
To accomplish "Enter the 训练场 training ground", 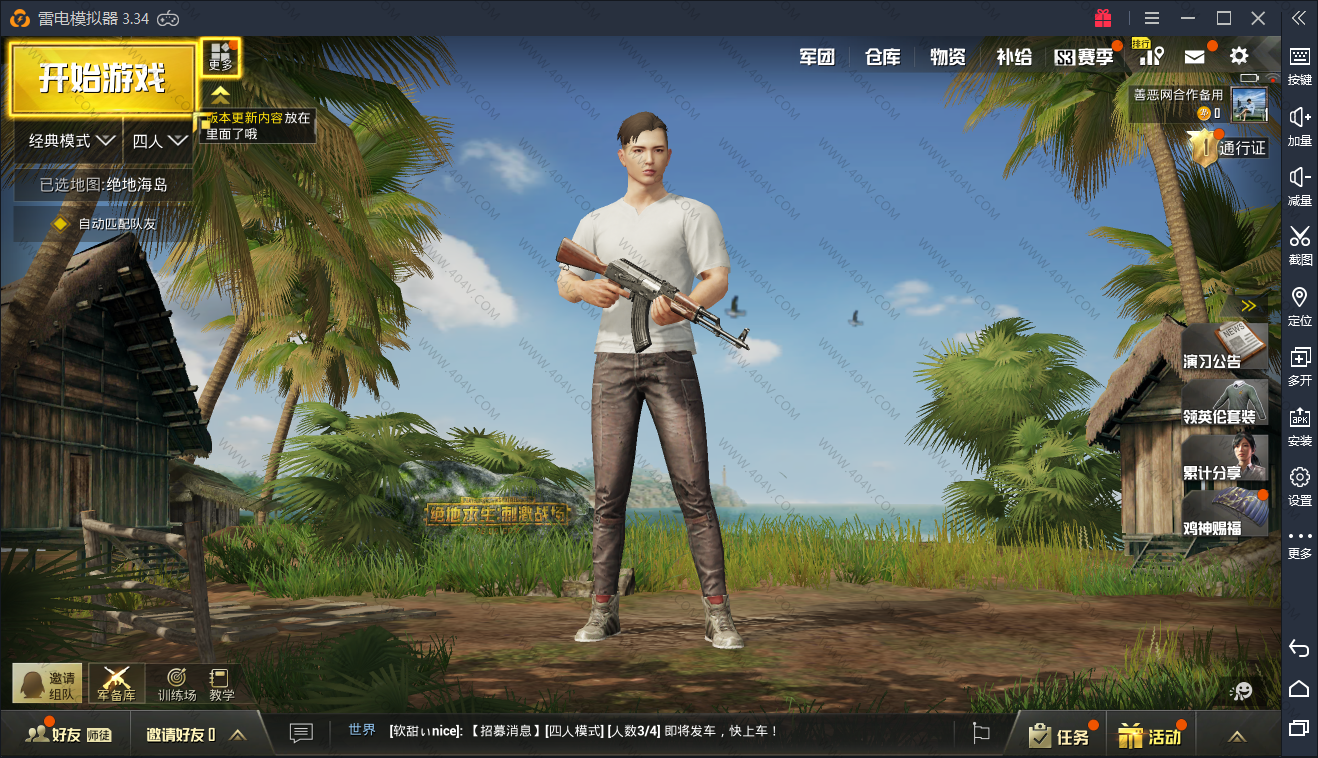I will 177,684.
